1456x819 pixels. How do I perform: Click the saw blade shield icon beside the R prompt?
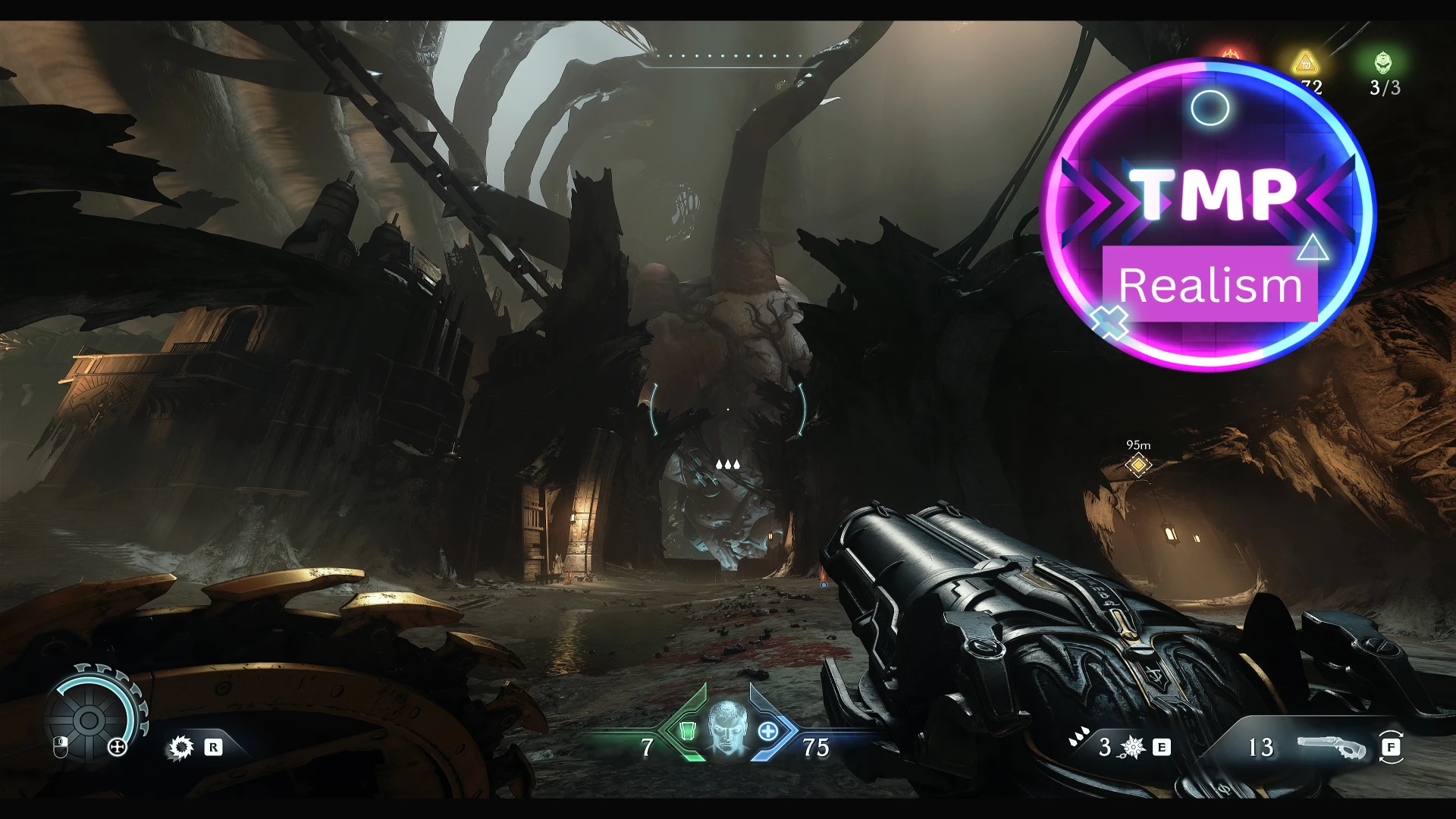[180, 747]
